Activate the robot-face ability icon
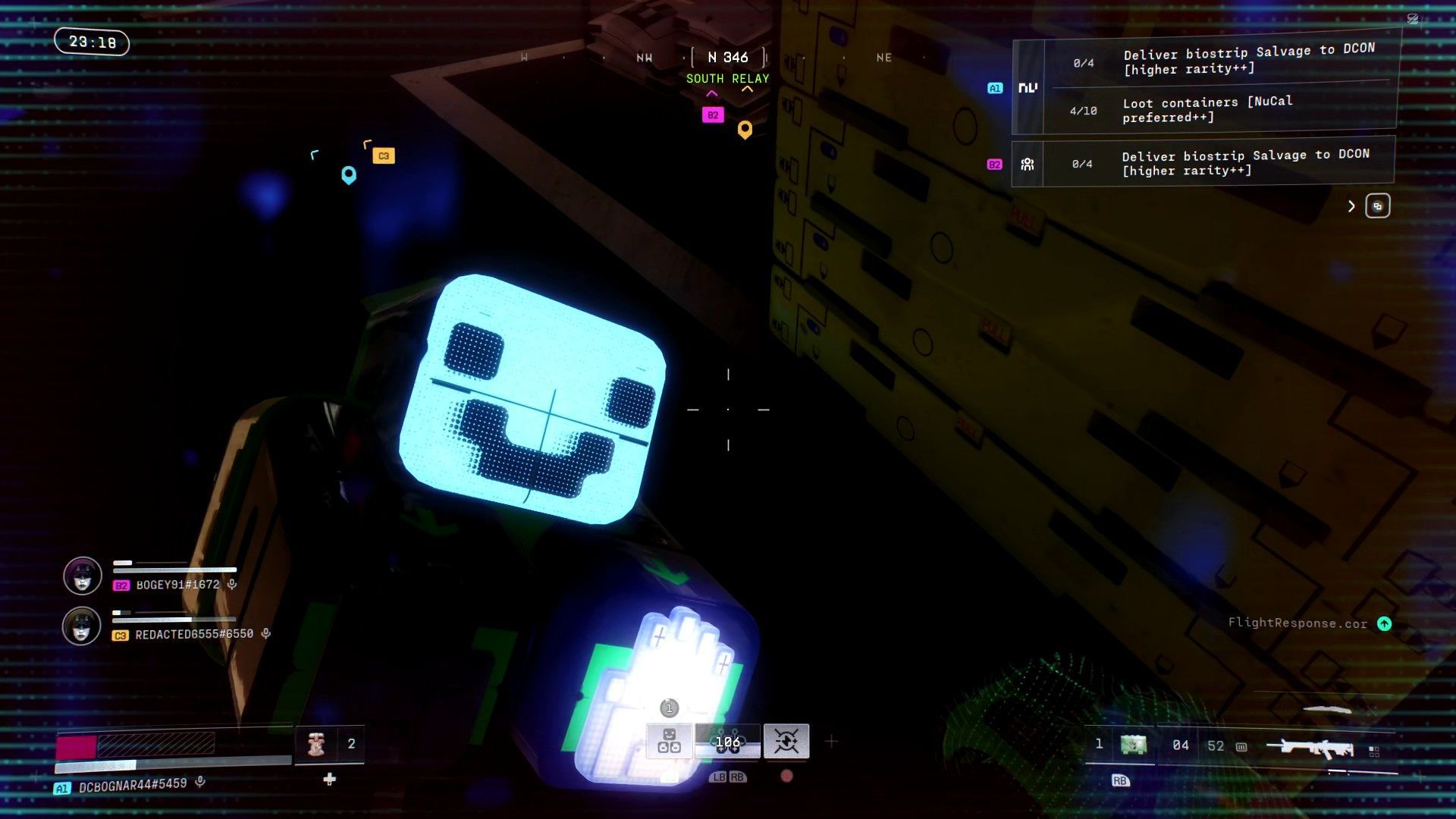 click(x=669, y=742)
